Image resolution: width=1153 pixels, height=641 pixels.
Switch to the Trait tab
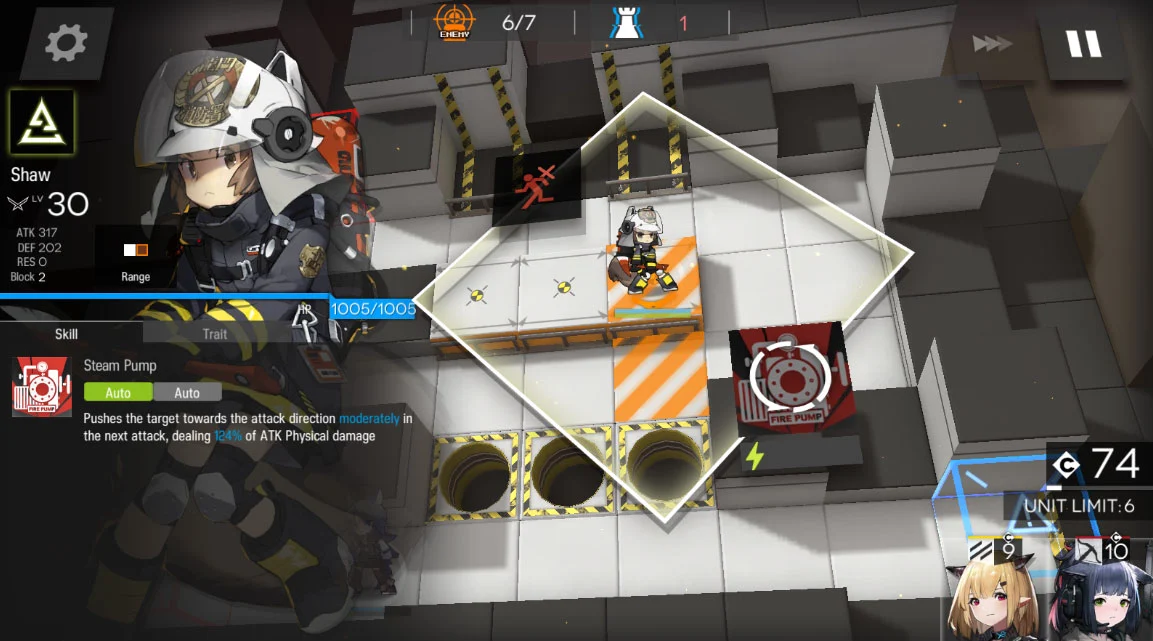[x=215, y=334]
